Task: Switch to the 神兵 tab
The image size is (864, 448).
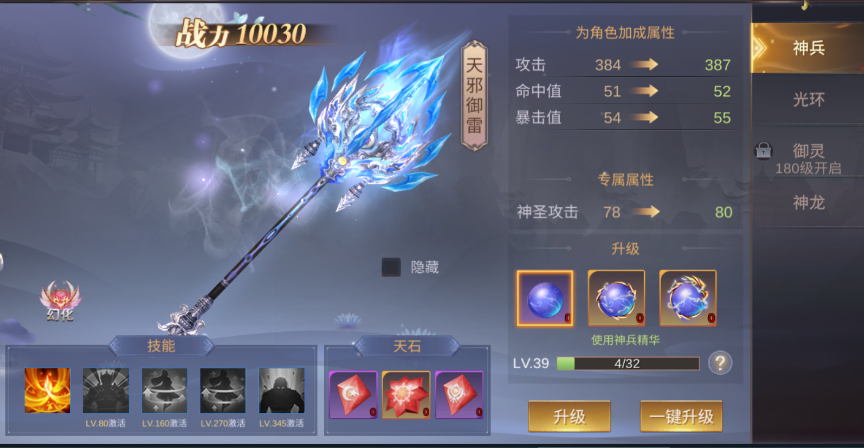Action: [808, 47]
